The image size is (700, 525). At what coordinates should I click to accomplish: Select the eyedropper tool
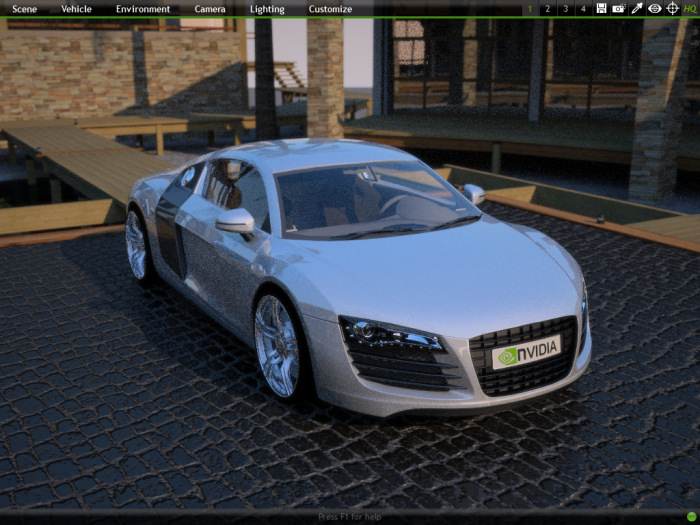pos(636,8)
